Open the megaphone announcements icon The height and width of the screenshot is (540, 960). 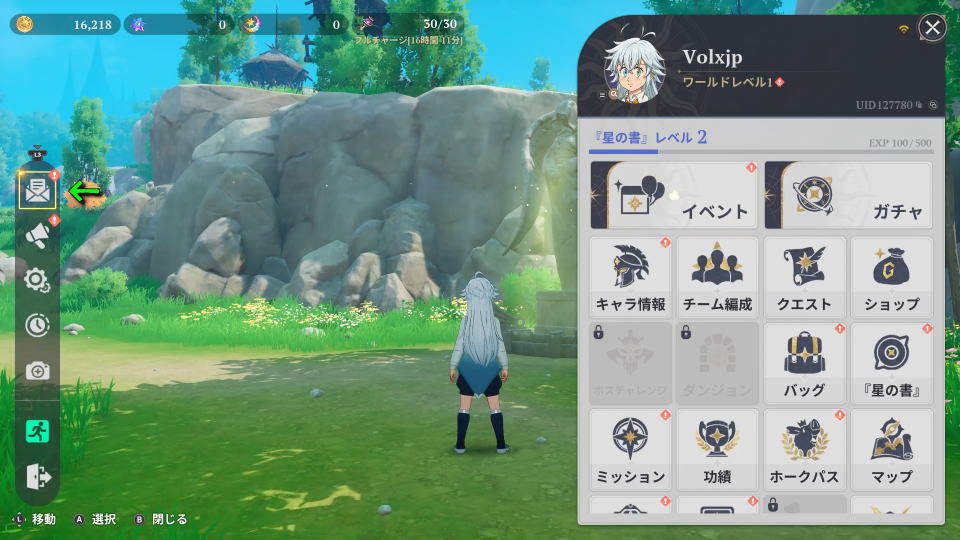click(37, 234)
